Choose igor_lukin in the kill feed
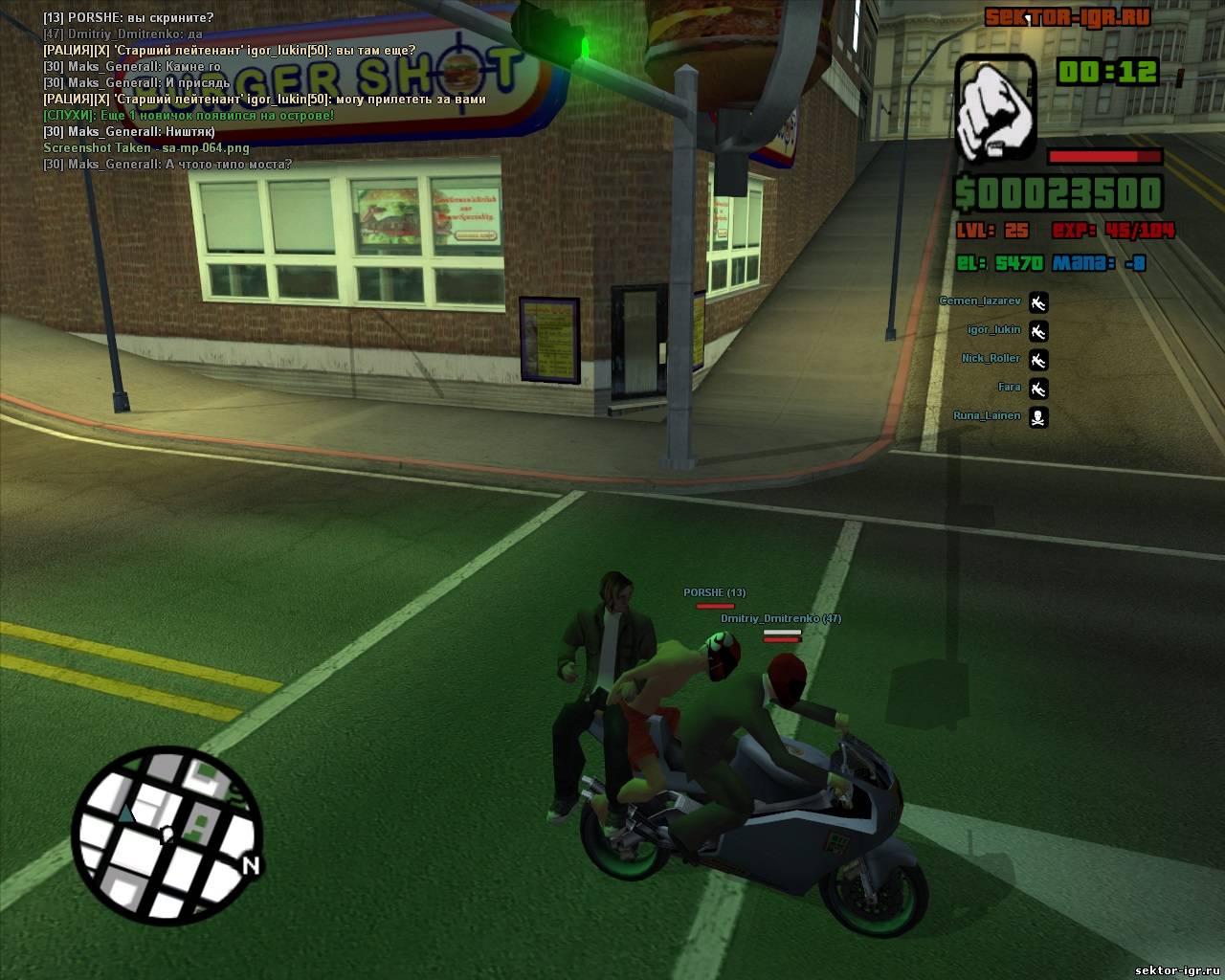This screenshot has width=1225, height=980. (x=1007, y=331)
